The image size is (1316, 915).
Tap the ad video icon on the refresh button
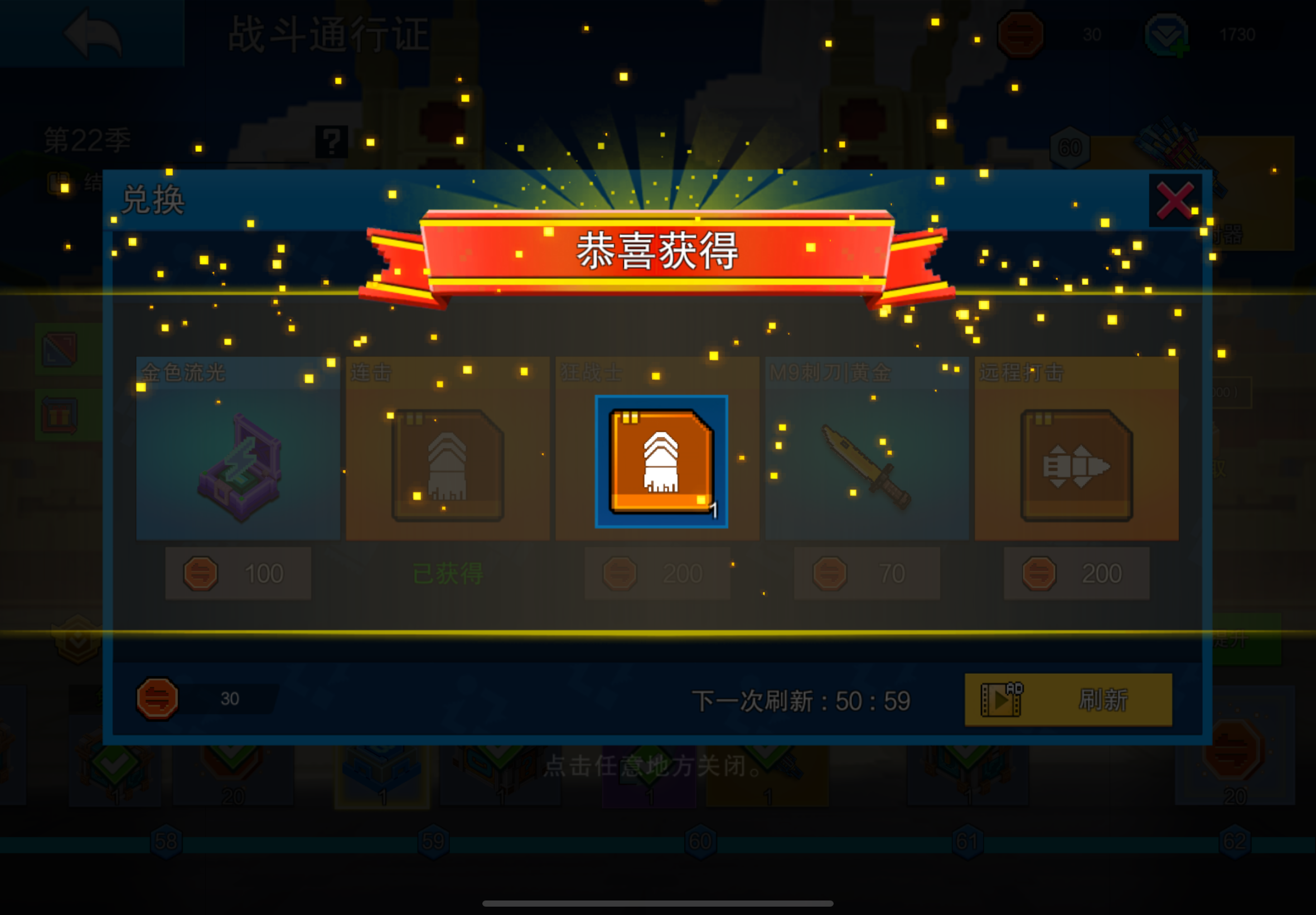point(1000,701)
